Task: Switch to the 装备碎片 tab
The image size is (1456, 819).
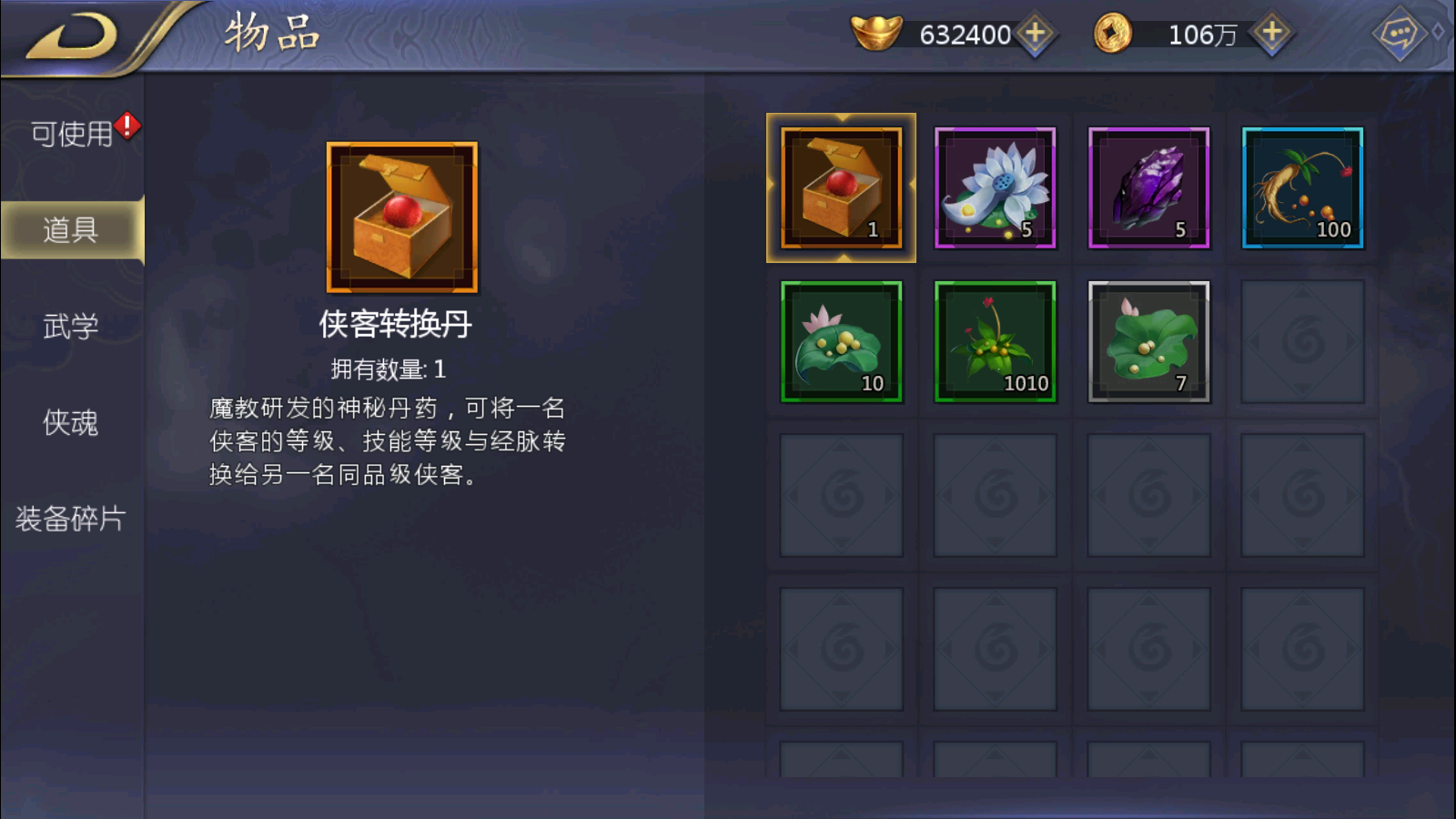Action: [x=71, y=519]
